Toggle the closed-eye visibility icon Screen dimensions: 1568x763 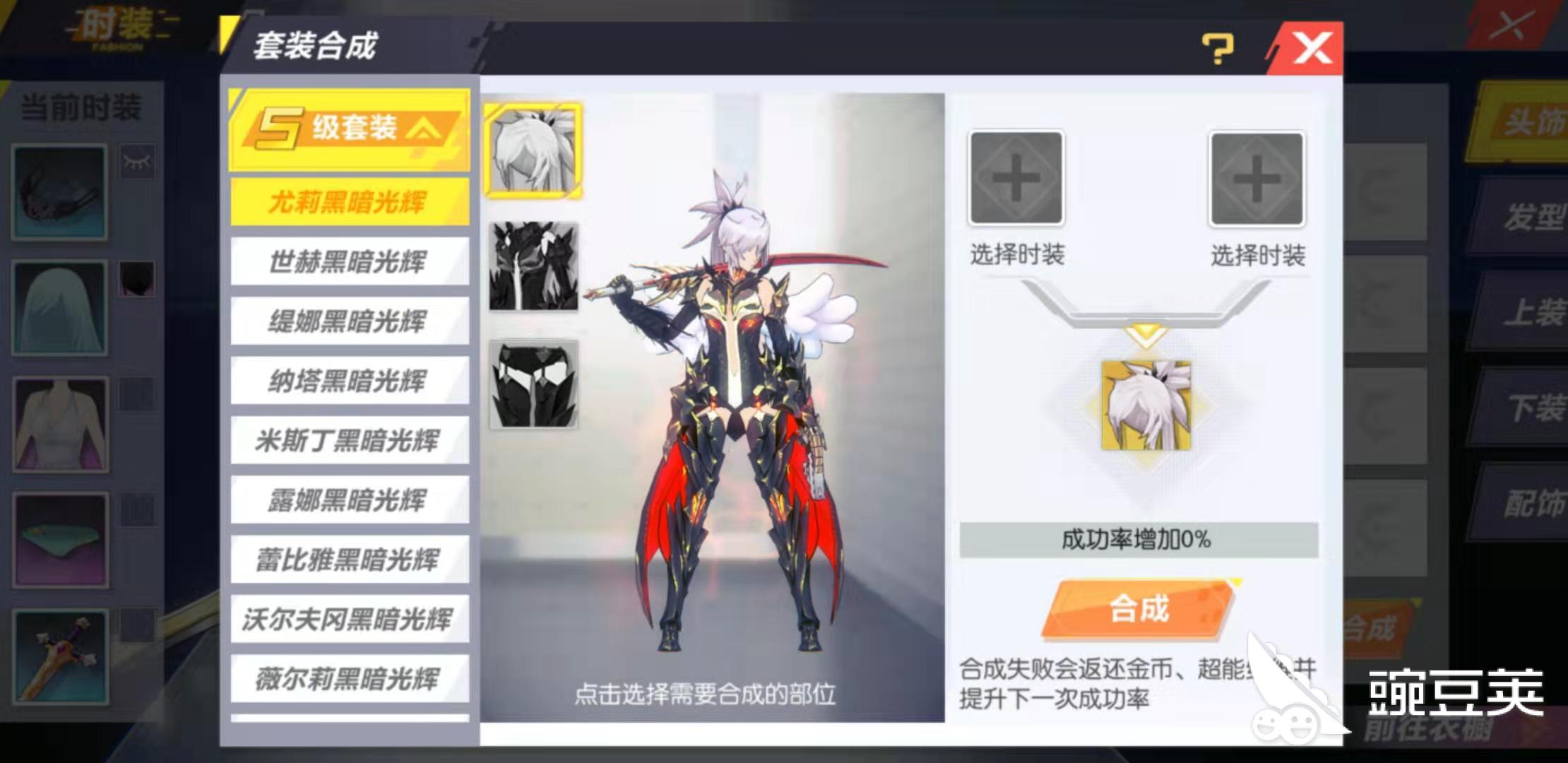click(138, 161)
